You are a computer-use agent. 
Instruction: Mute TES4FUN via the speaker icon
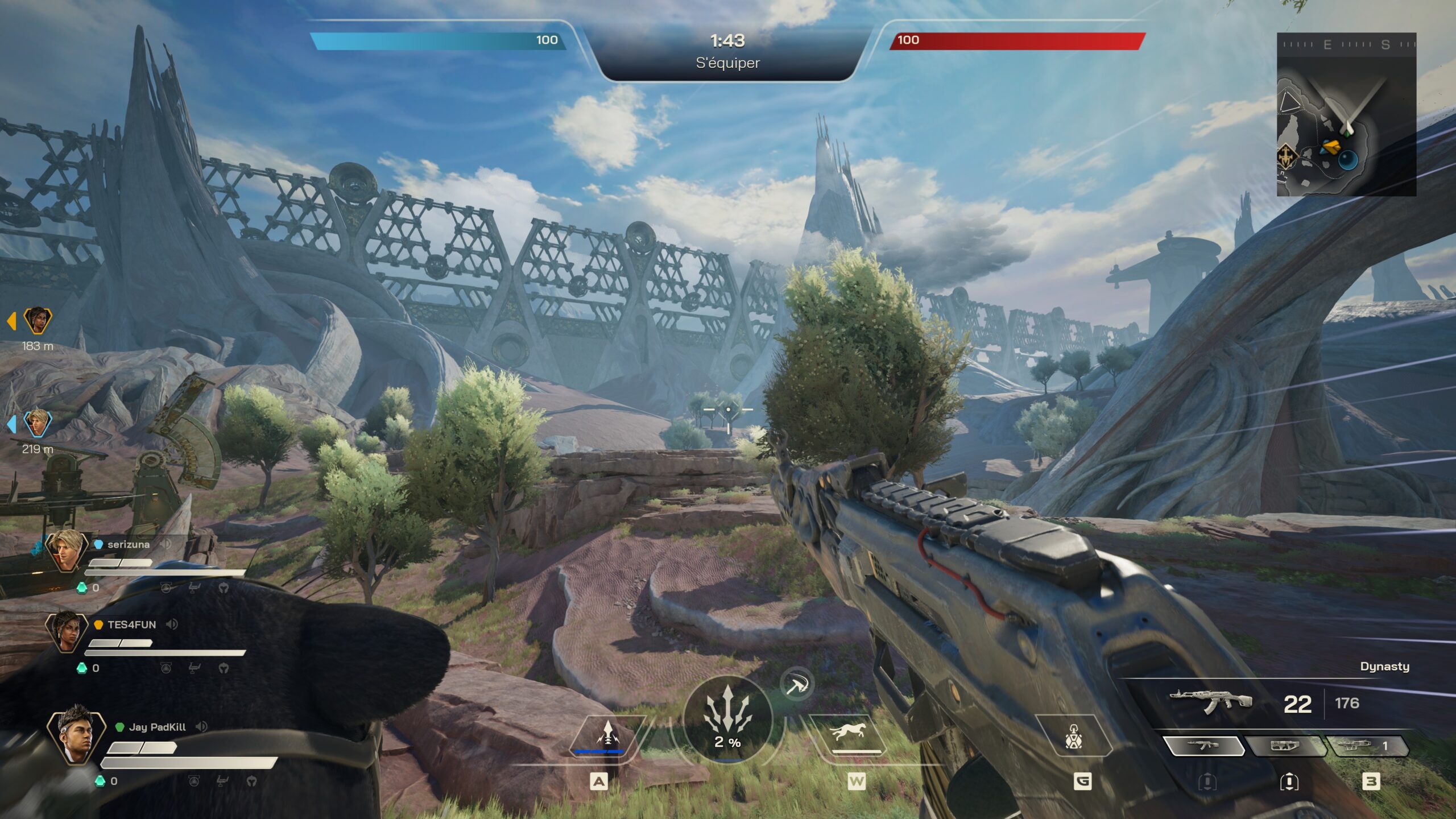click(172, 624)
